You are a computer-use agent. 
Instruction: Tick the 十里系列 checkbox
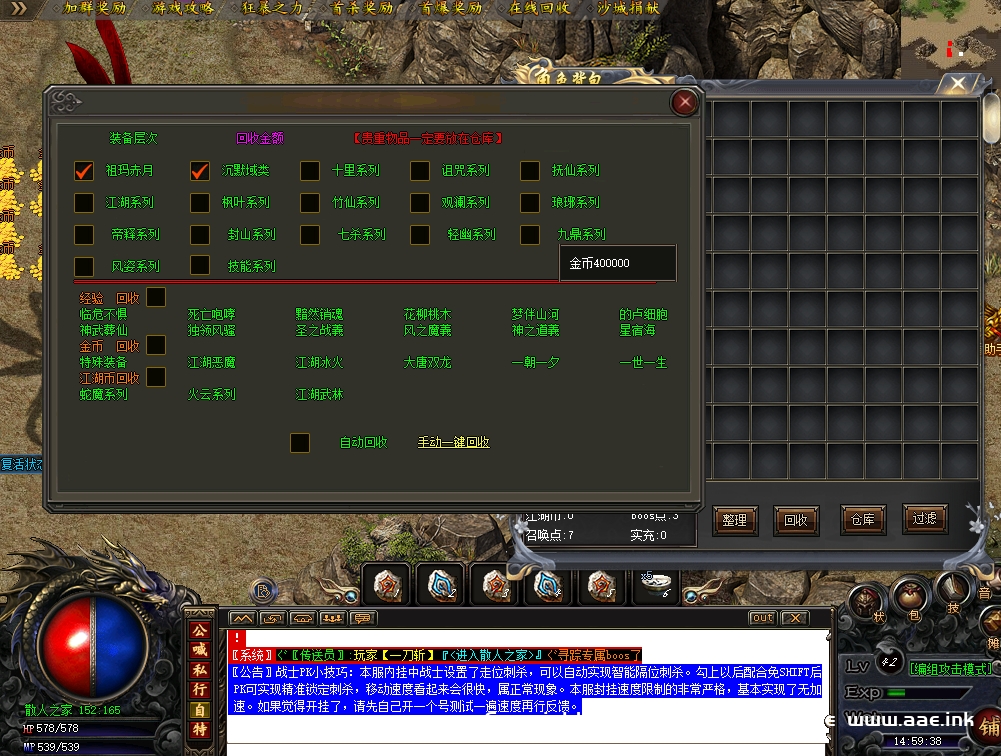(310, 171)
